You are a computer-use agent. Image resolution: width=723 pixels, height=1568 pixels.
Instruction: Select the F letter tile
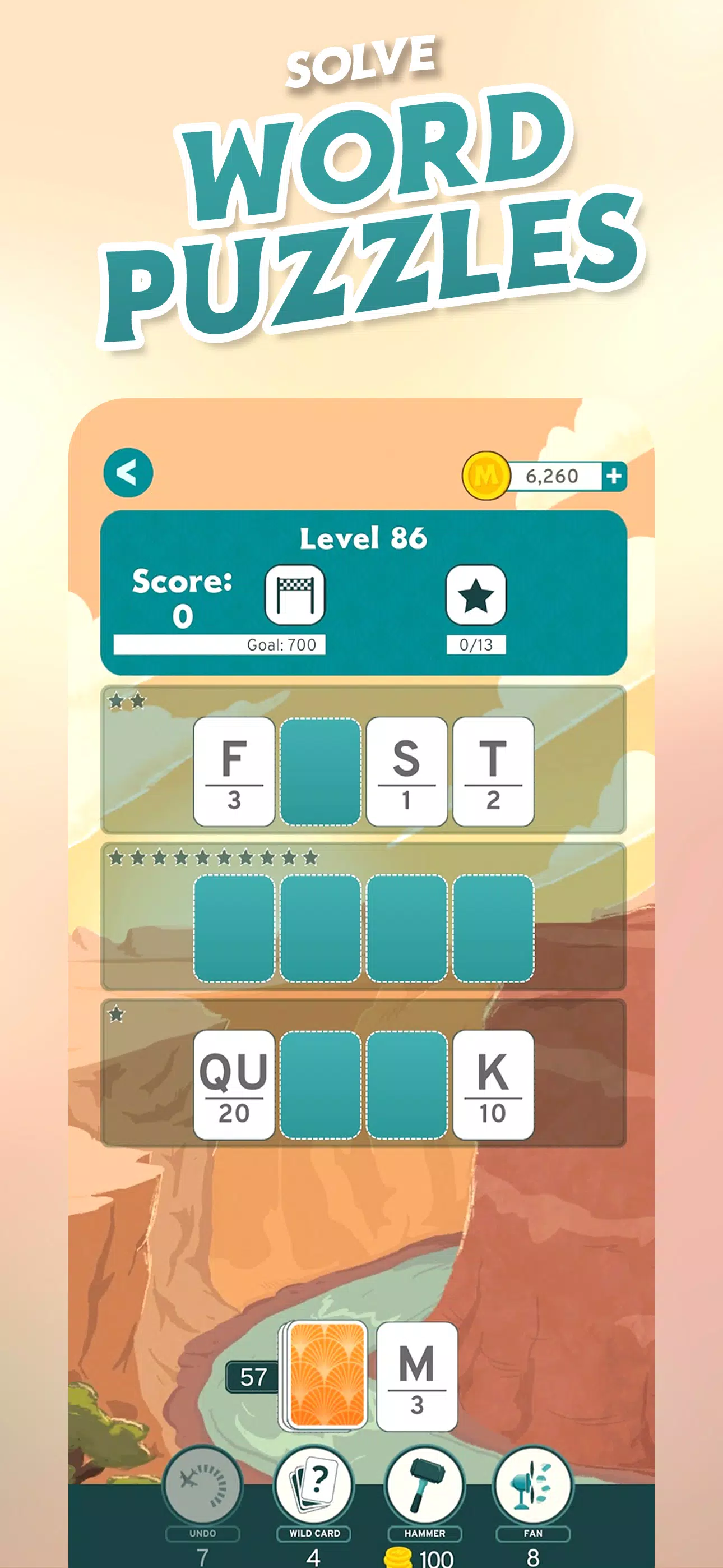[x=234, y=771]
